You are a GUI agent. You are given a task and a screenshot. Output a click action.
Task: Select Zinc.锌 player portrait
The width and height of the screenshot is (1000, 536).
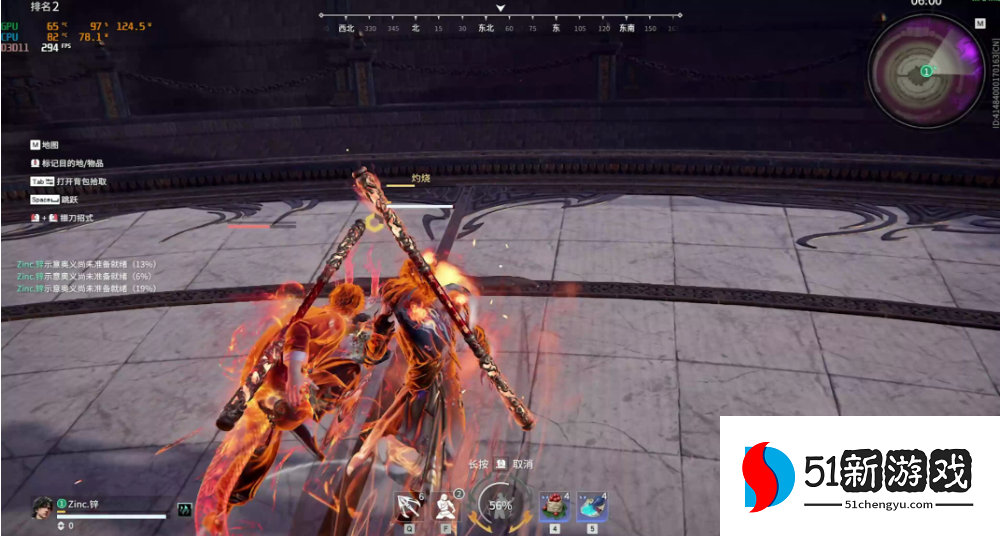43,507
